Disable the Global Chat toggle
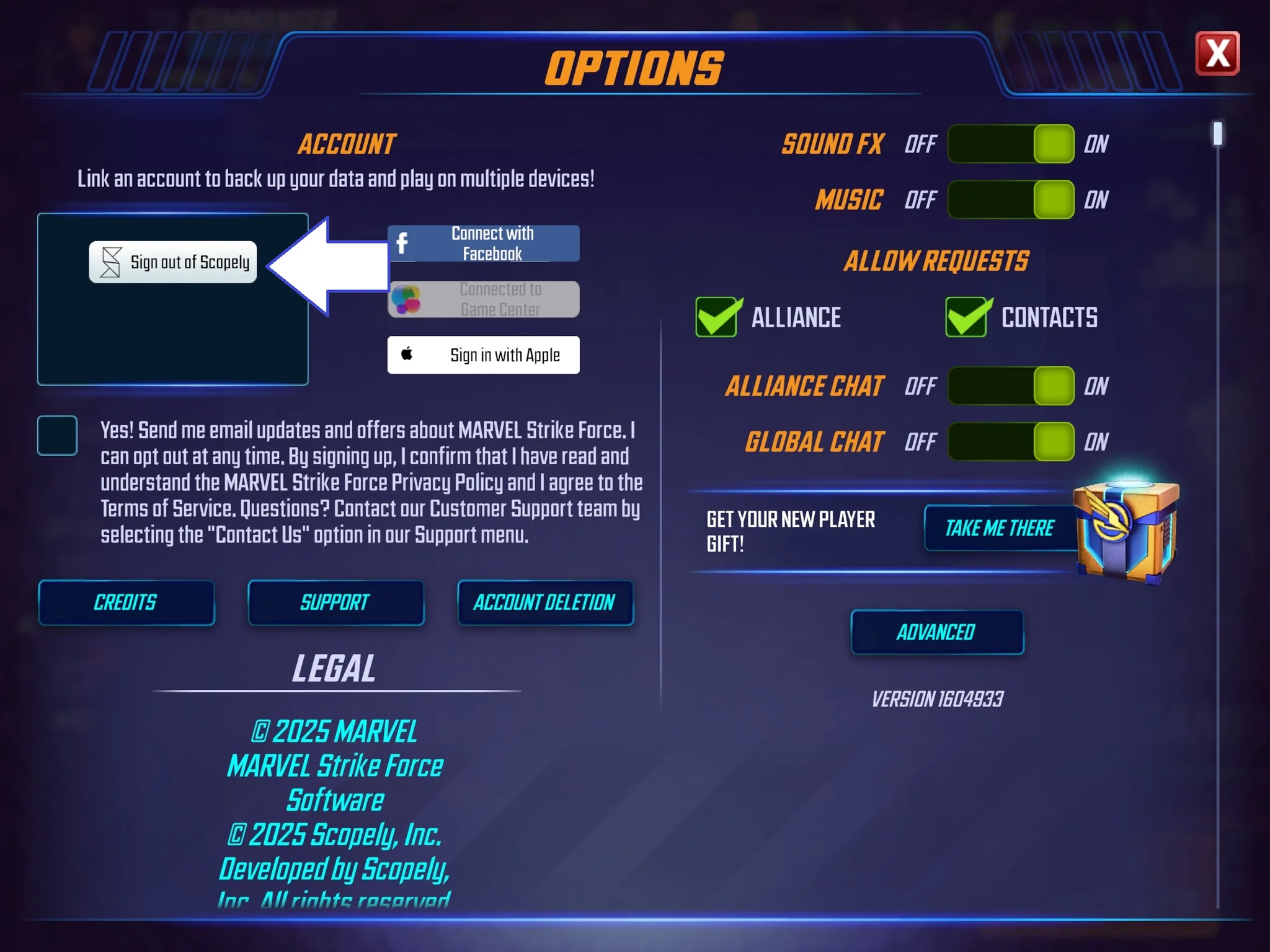1270x952 pixels. [1011, 441]
